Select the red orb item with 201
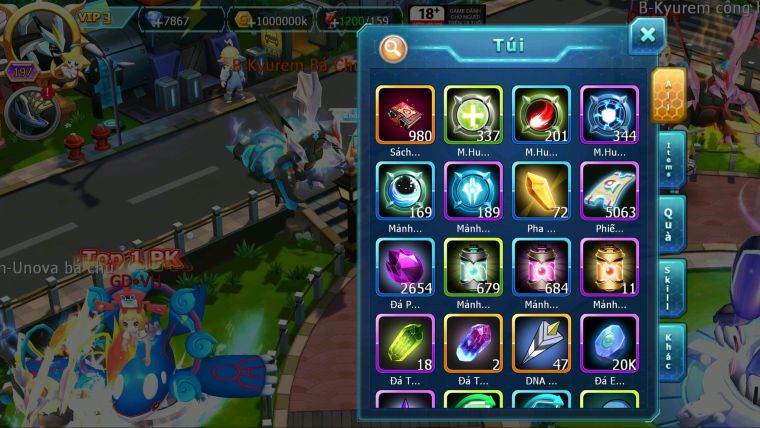This screenshot has height=428, width=760. tap(541, 115)
